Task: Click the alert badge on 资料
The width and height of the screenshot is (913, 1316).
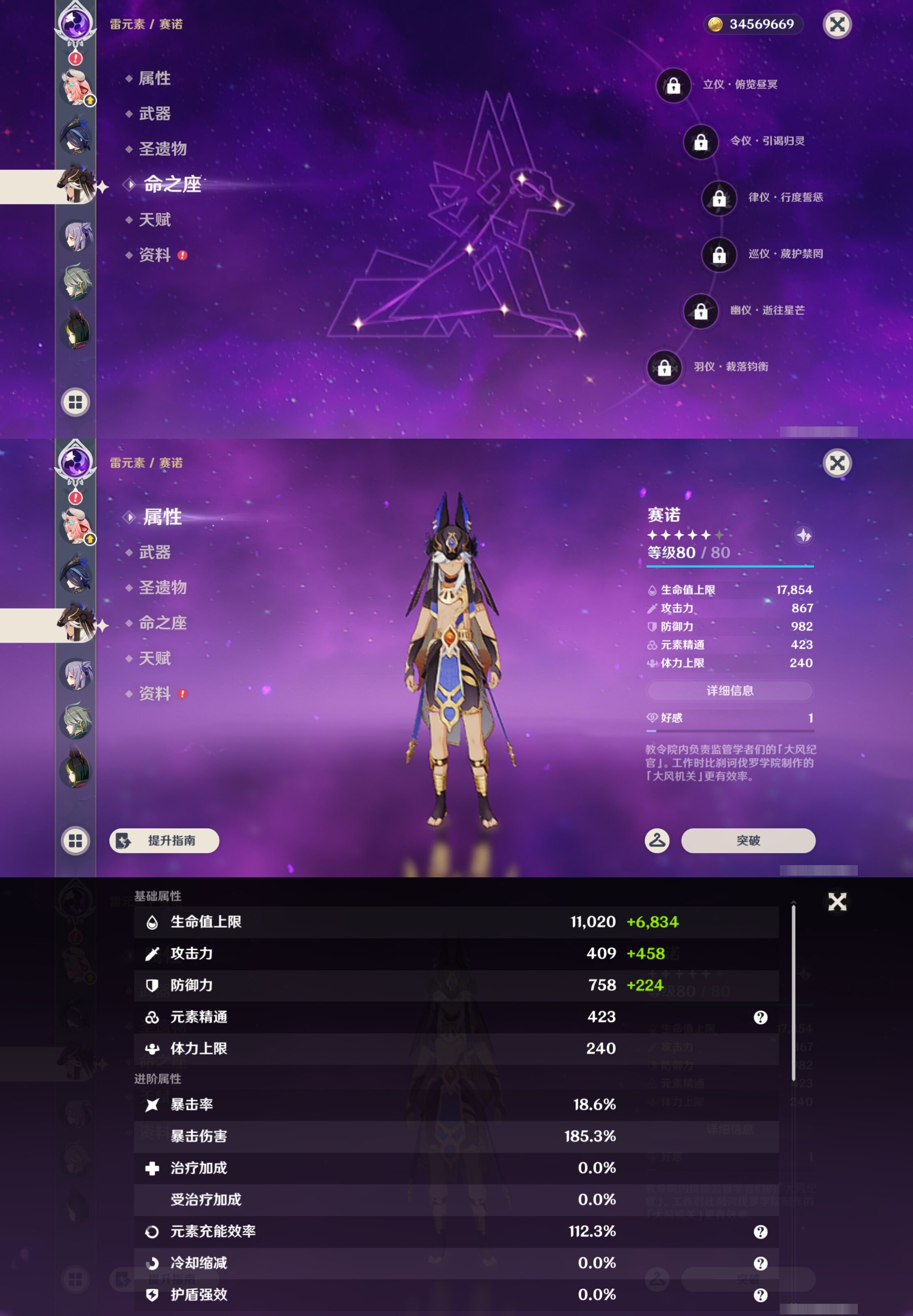Action: click(x=182, y=255)
